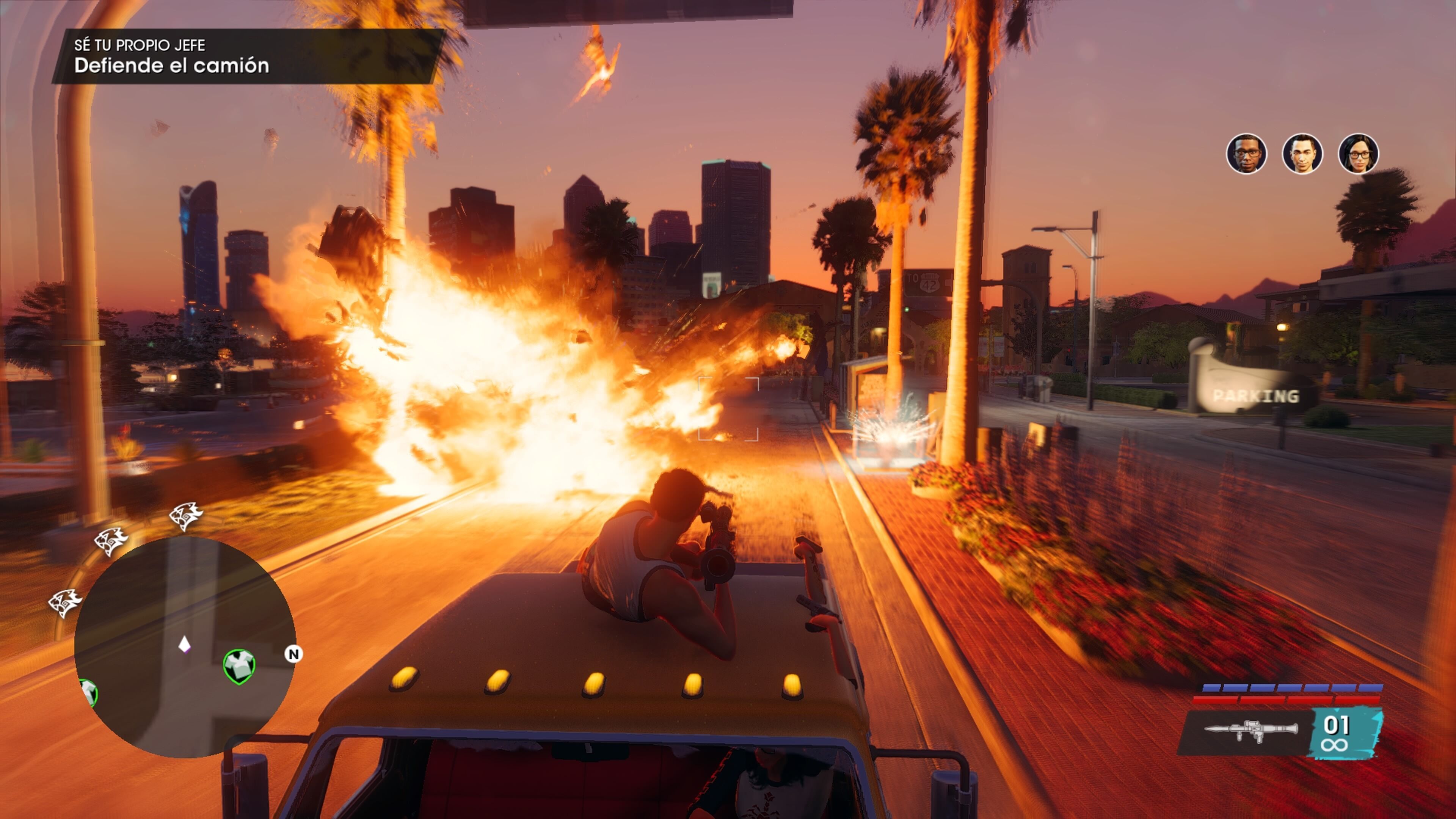Select the green shirt marker inside the minimap
Screen dimensions: 1456x819
click(238, 666)
